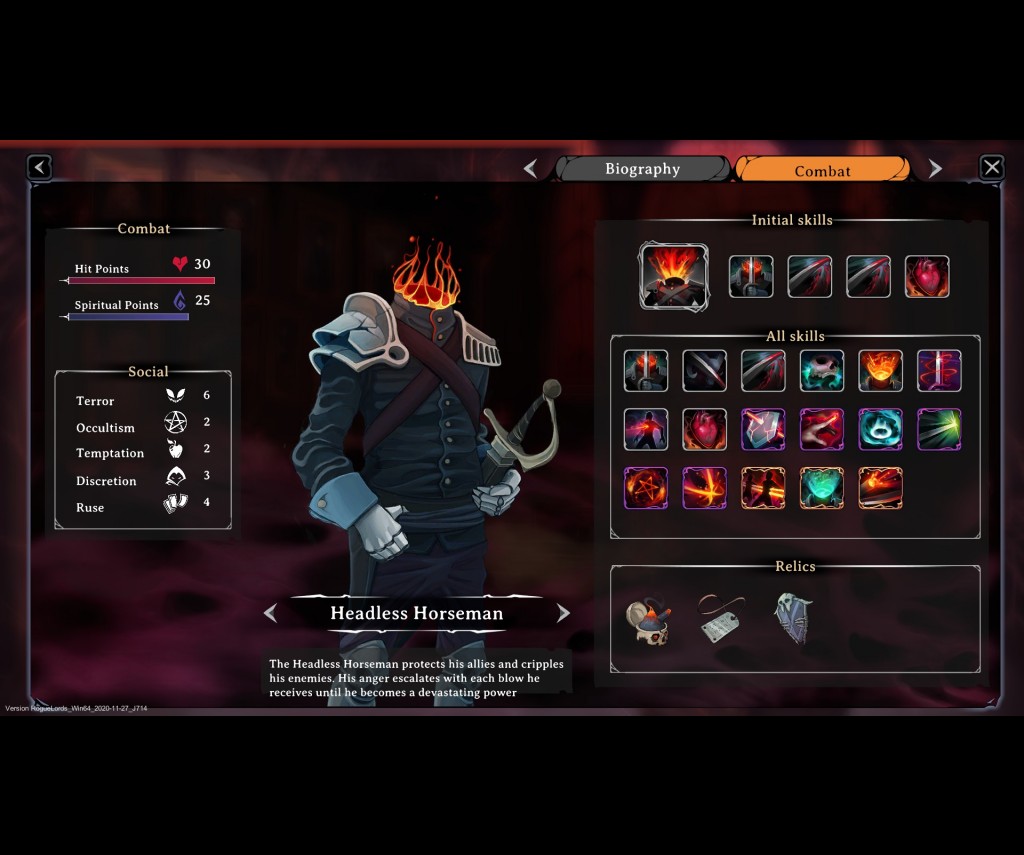Select the large flaming head initial skill

[673, 276]
